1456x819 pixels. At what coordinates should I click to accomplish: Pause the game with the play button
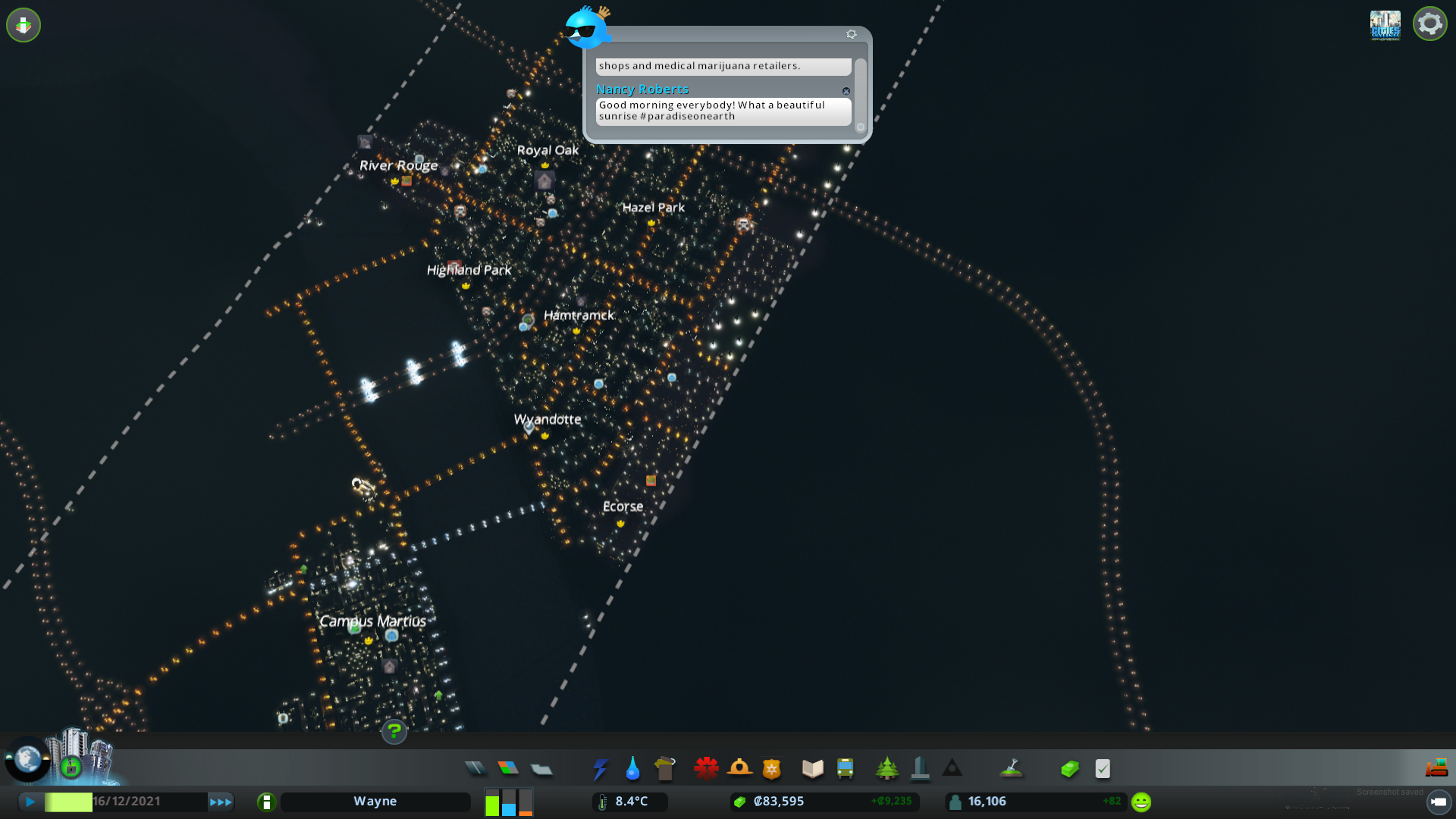click(30, 801)
